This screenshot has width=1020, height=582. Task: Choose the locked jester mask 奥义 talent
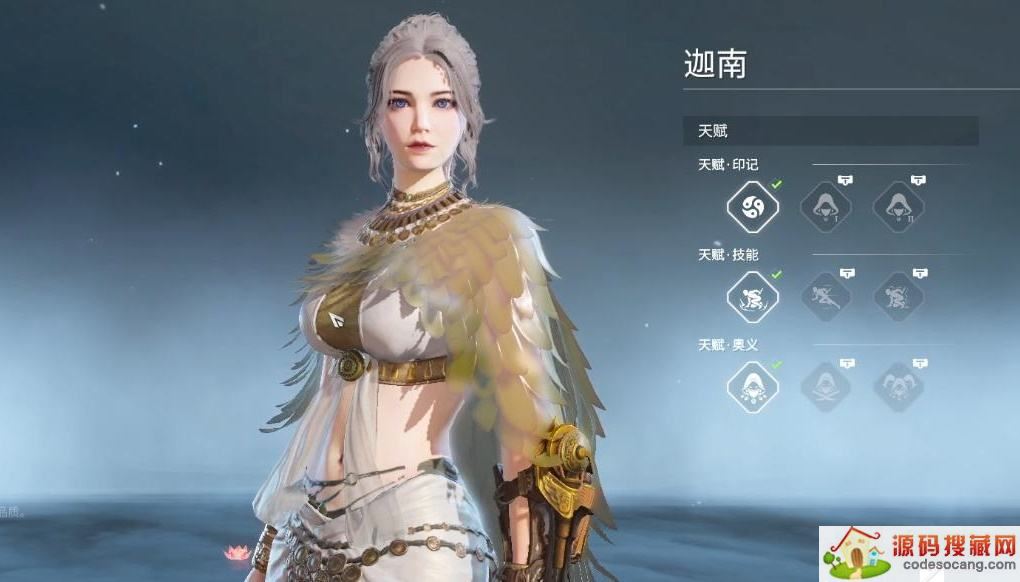click(x=898, y=387)
